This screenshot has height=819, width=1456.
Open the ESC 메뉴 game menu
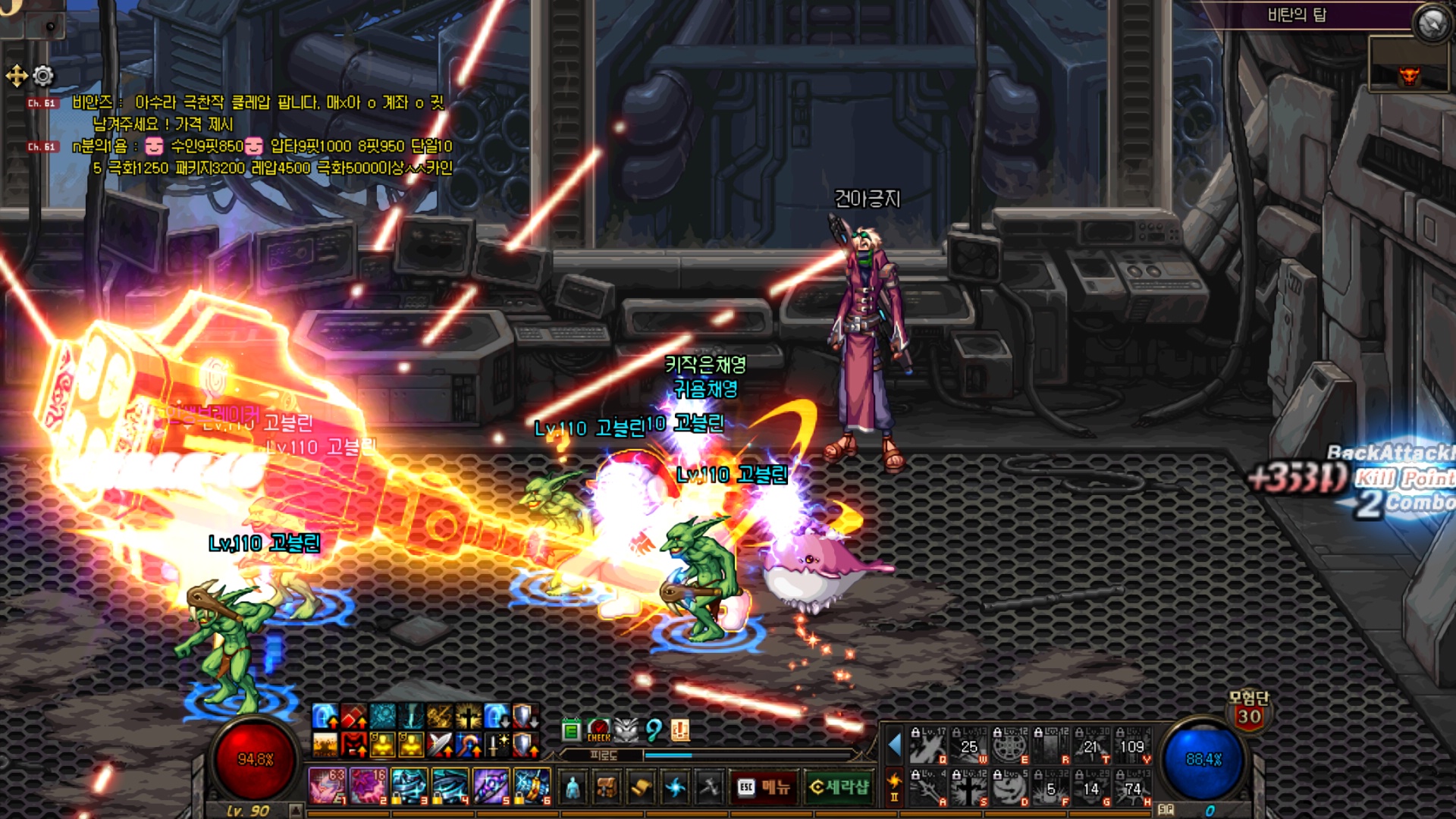(763, 787)
